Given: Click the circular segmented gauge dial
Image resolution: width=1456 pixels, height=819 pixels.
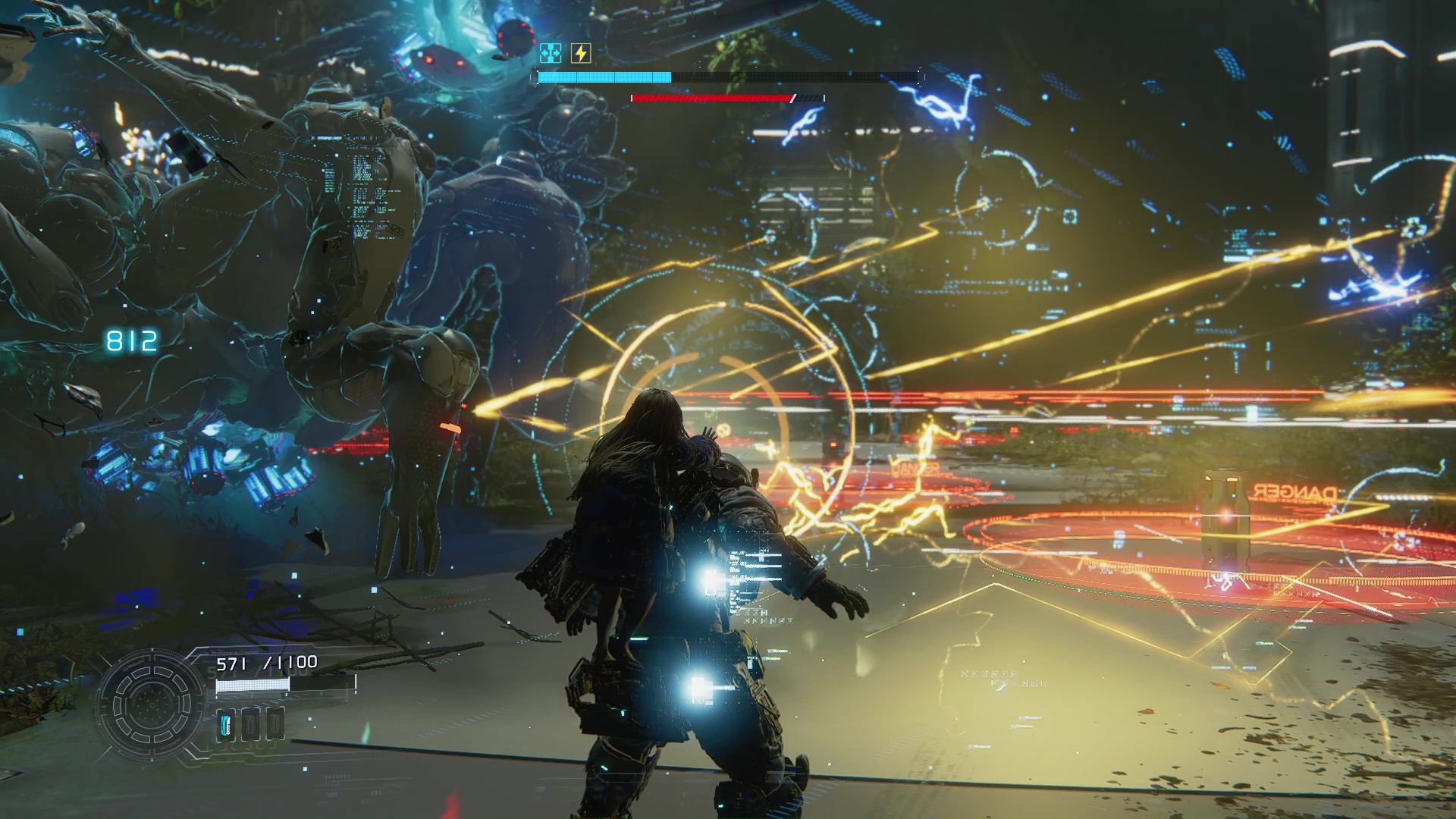Looking at the screenshot, I should point(151,705).
